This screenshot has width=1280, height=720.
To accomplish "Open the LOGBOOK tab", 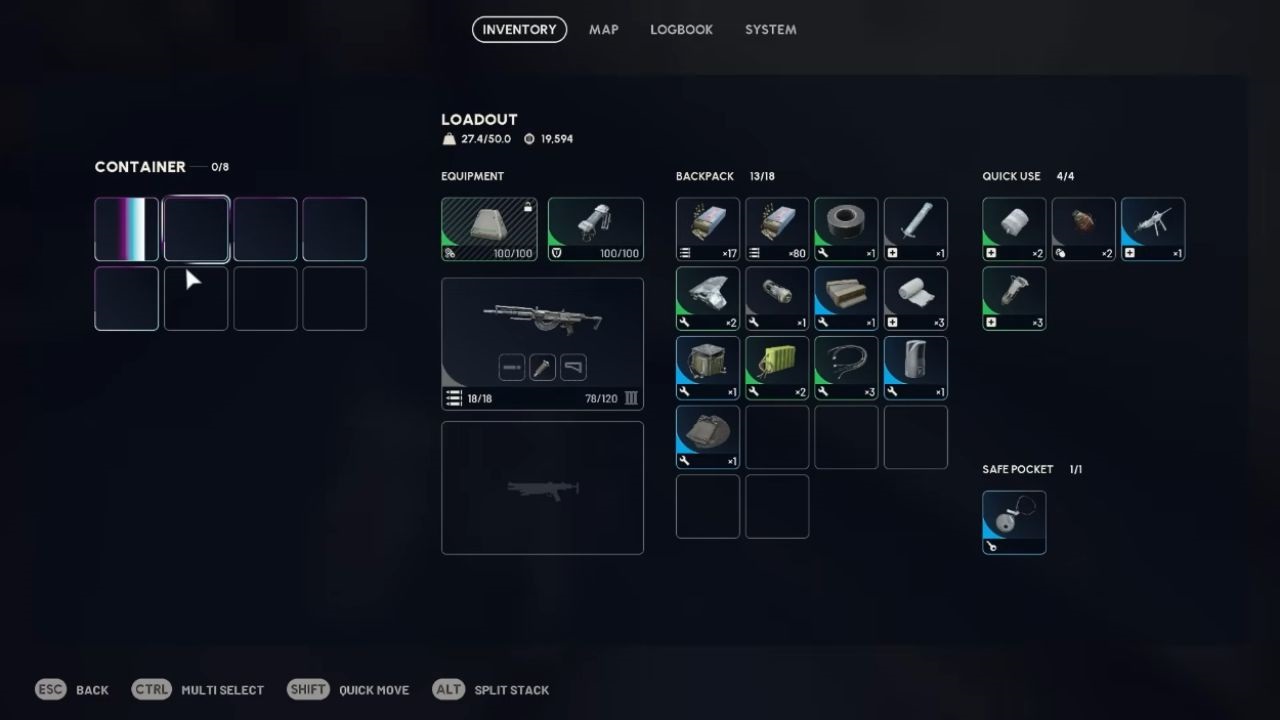I will (681, 29).
